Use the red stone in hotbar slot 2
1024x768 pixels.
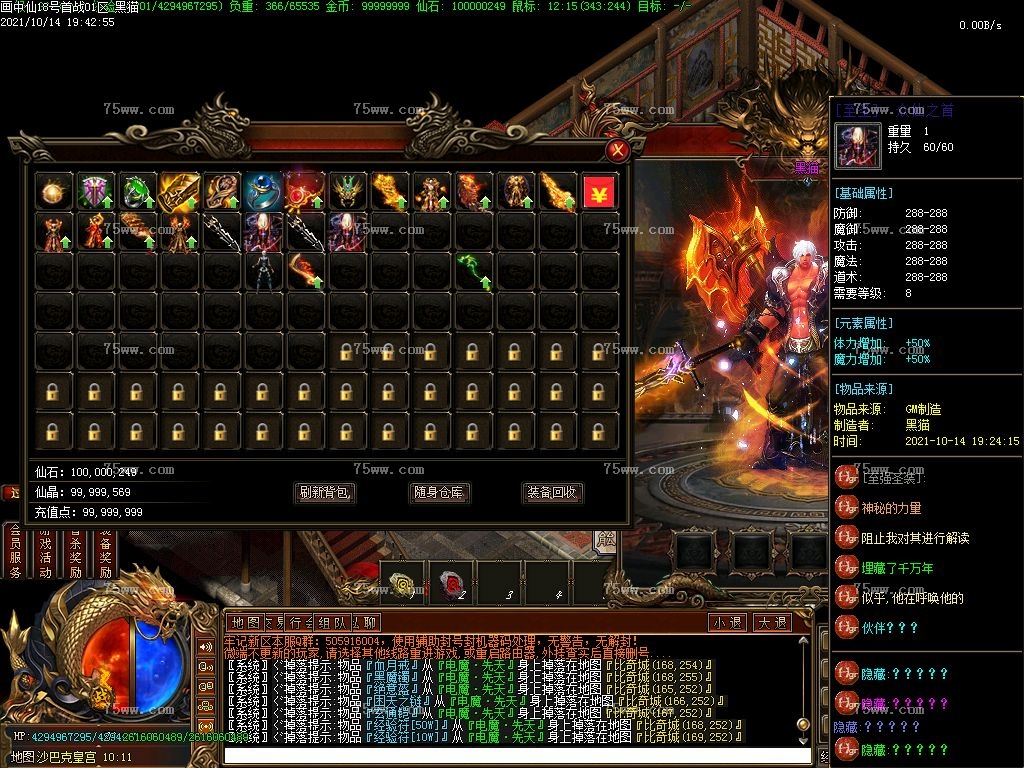tap(451, 584)
